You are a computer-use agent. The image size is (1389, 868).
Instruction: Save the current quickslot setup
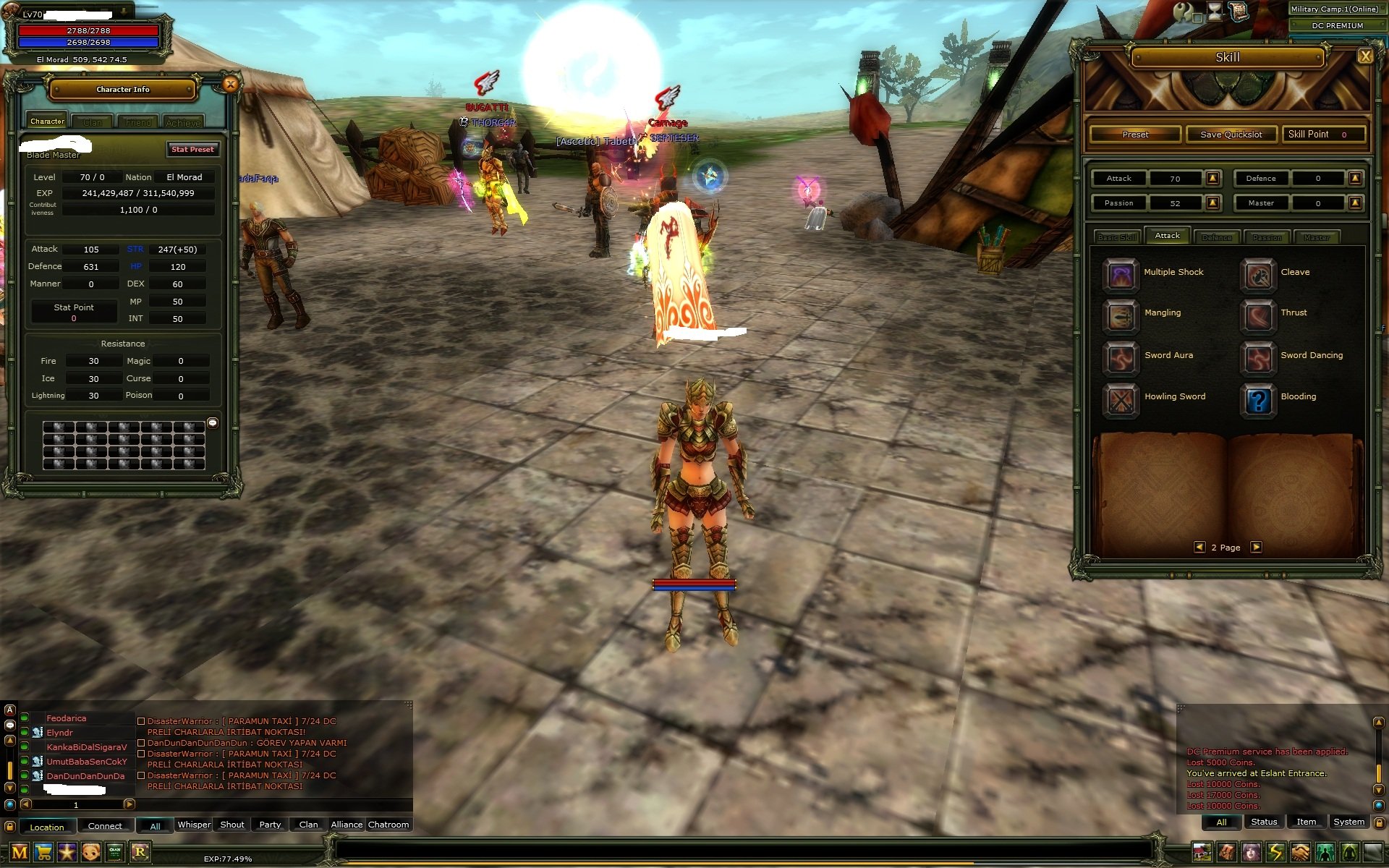click(1231, 135)
